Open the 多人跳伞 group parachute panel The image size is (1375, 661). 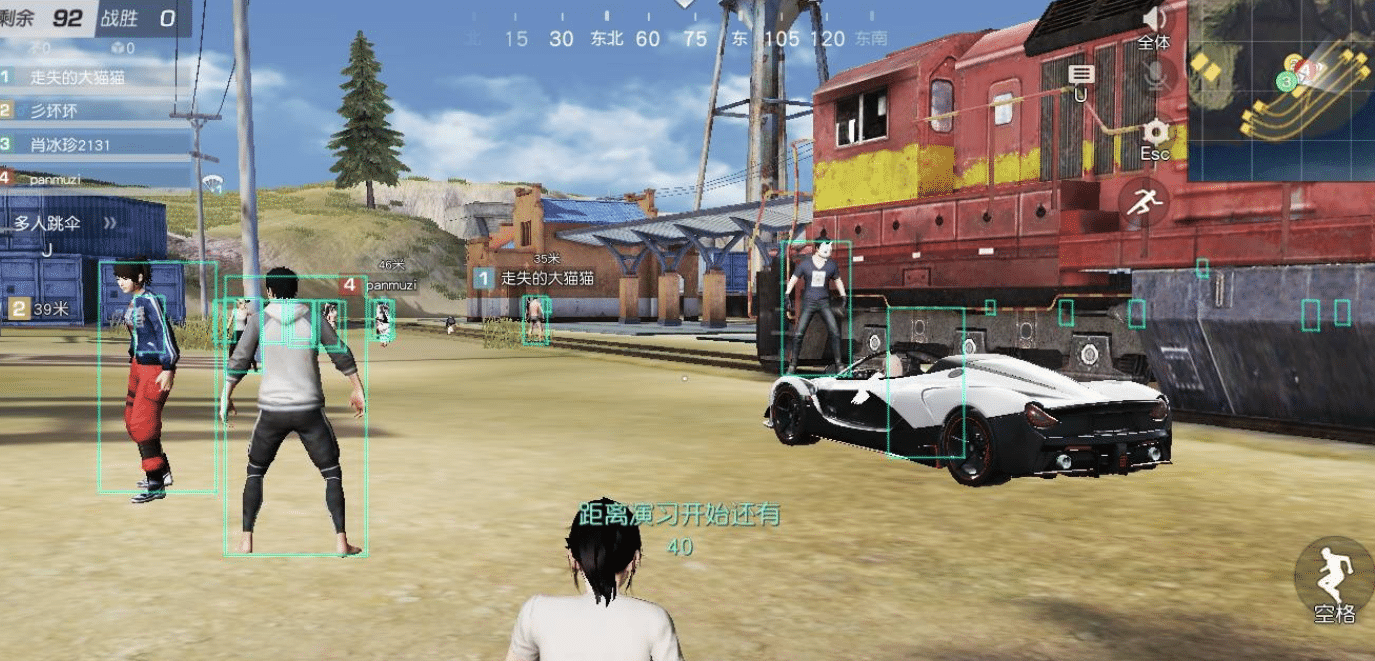point(45,224)
